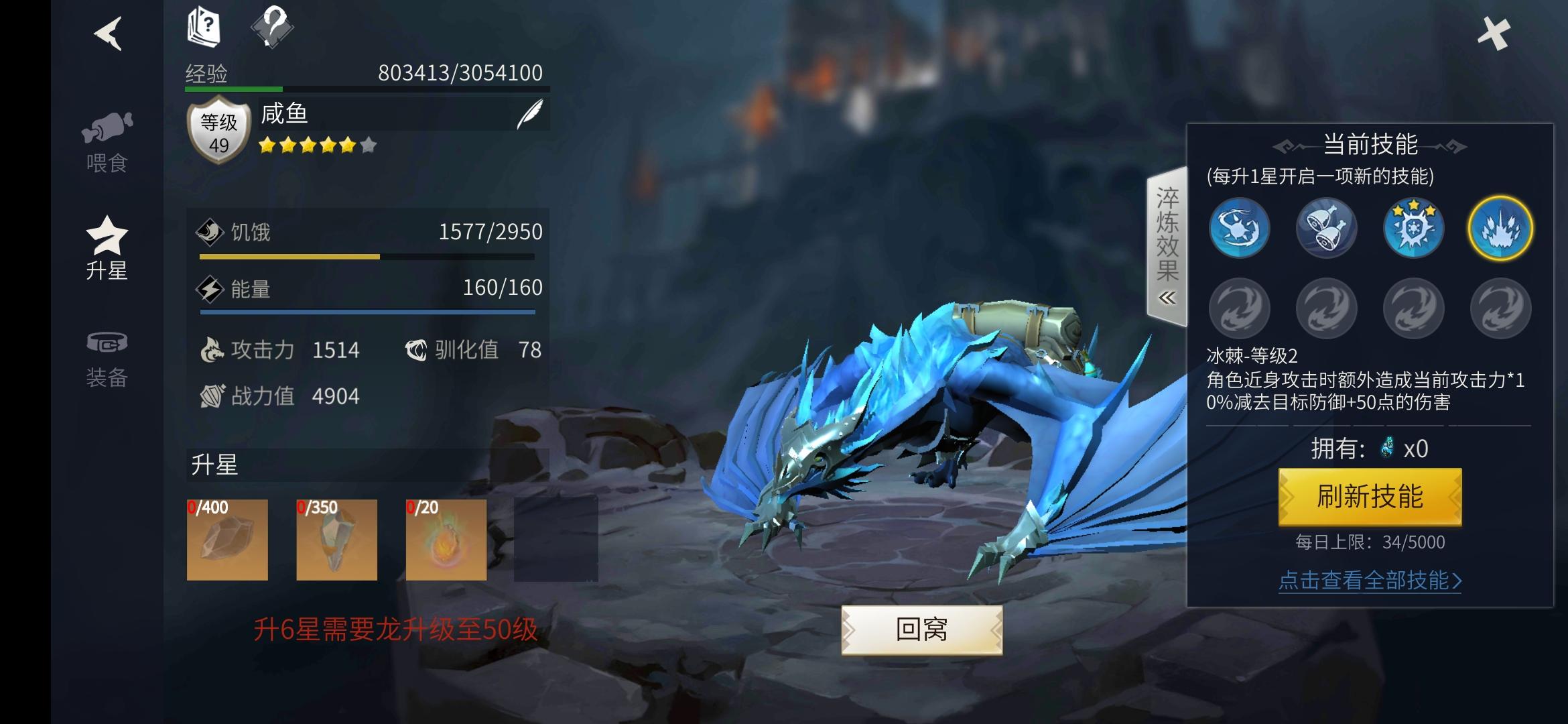Select the 0/400 star-up material slot
1568x724 pixels.
226,540
